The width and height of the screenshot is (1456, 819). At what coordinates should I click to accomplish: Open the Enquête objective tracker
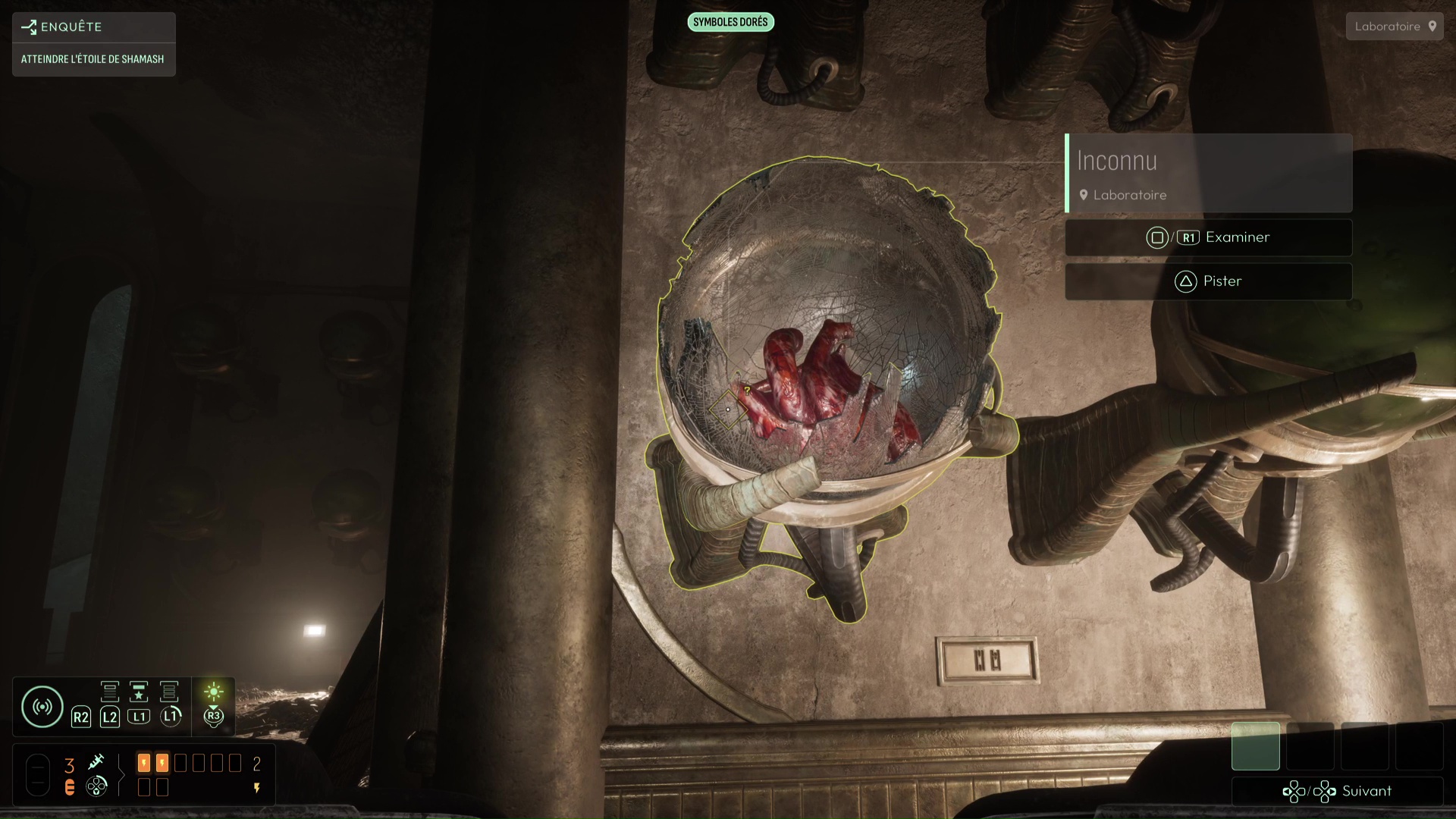(x=93, y=27)
